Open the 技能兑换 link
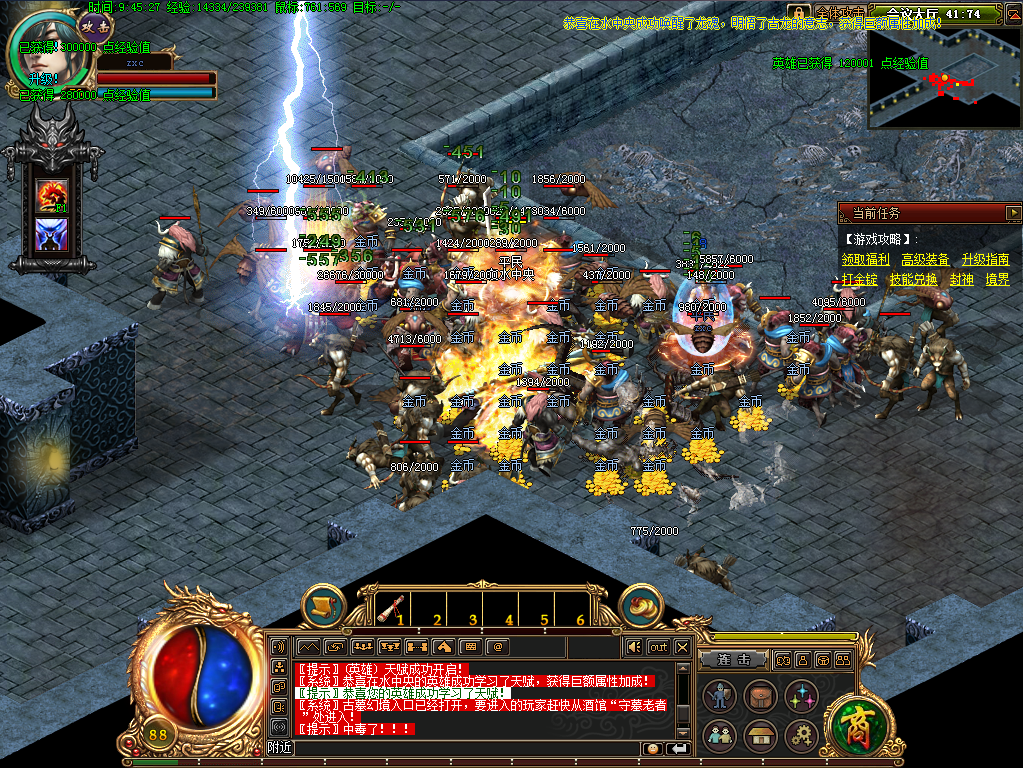 pyautogui.click(x=914, y=280)
